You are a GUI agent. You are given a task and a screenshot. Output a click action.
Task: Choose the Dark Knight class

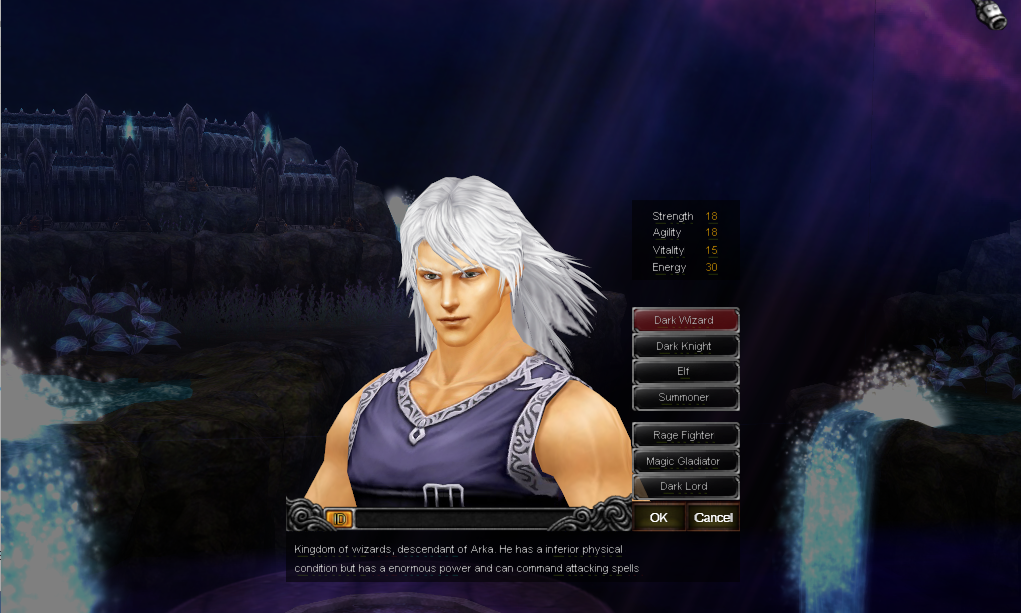point(685,347)
